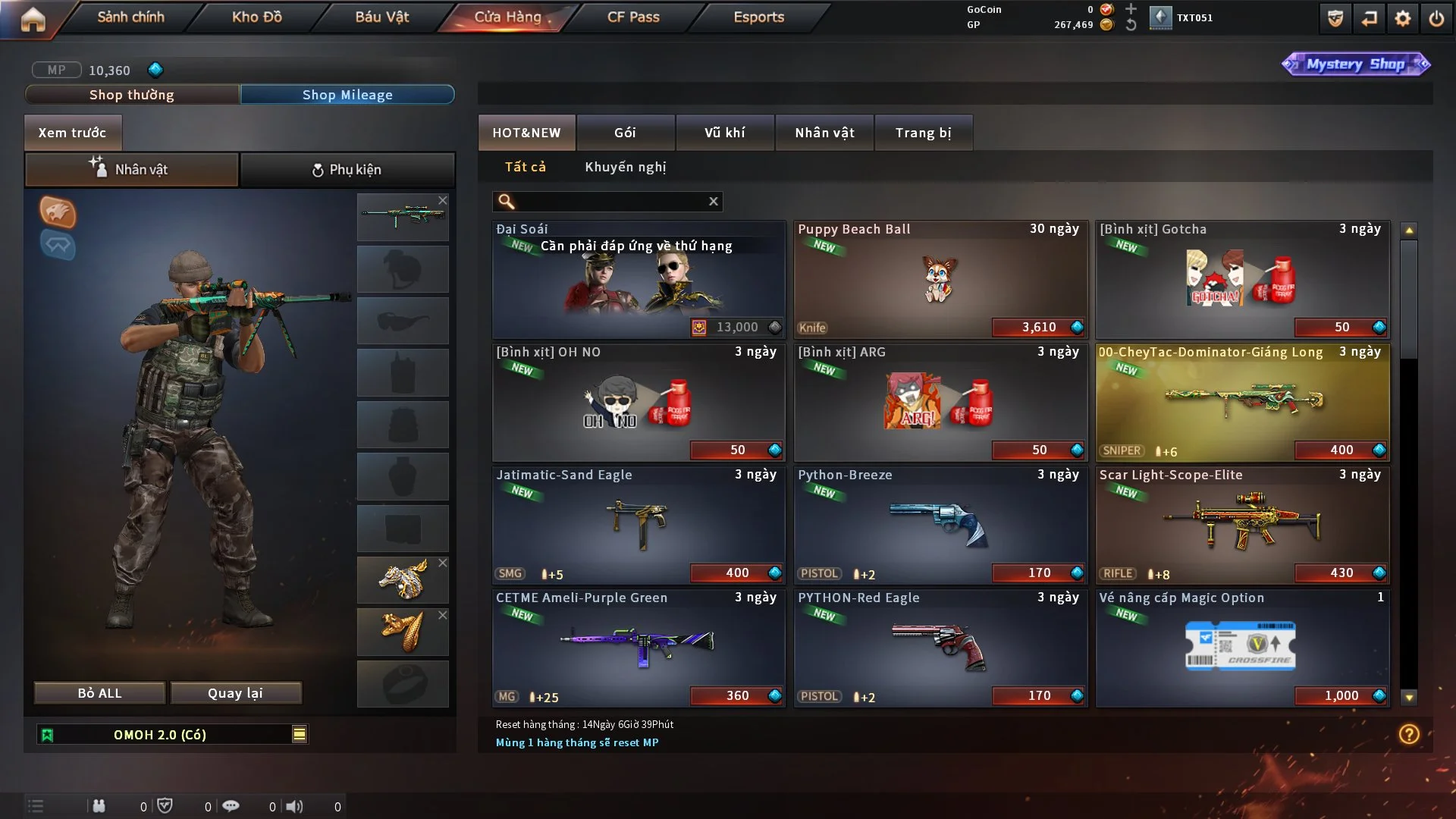Switch preview to Phụ kiện tab
Viewport: 1456px width, 819px height.
point(347,170)
